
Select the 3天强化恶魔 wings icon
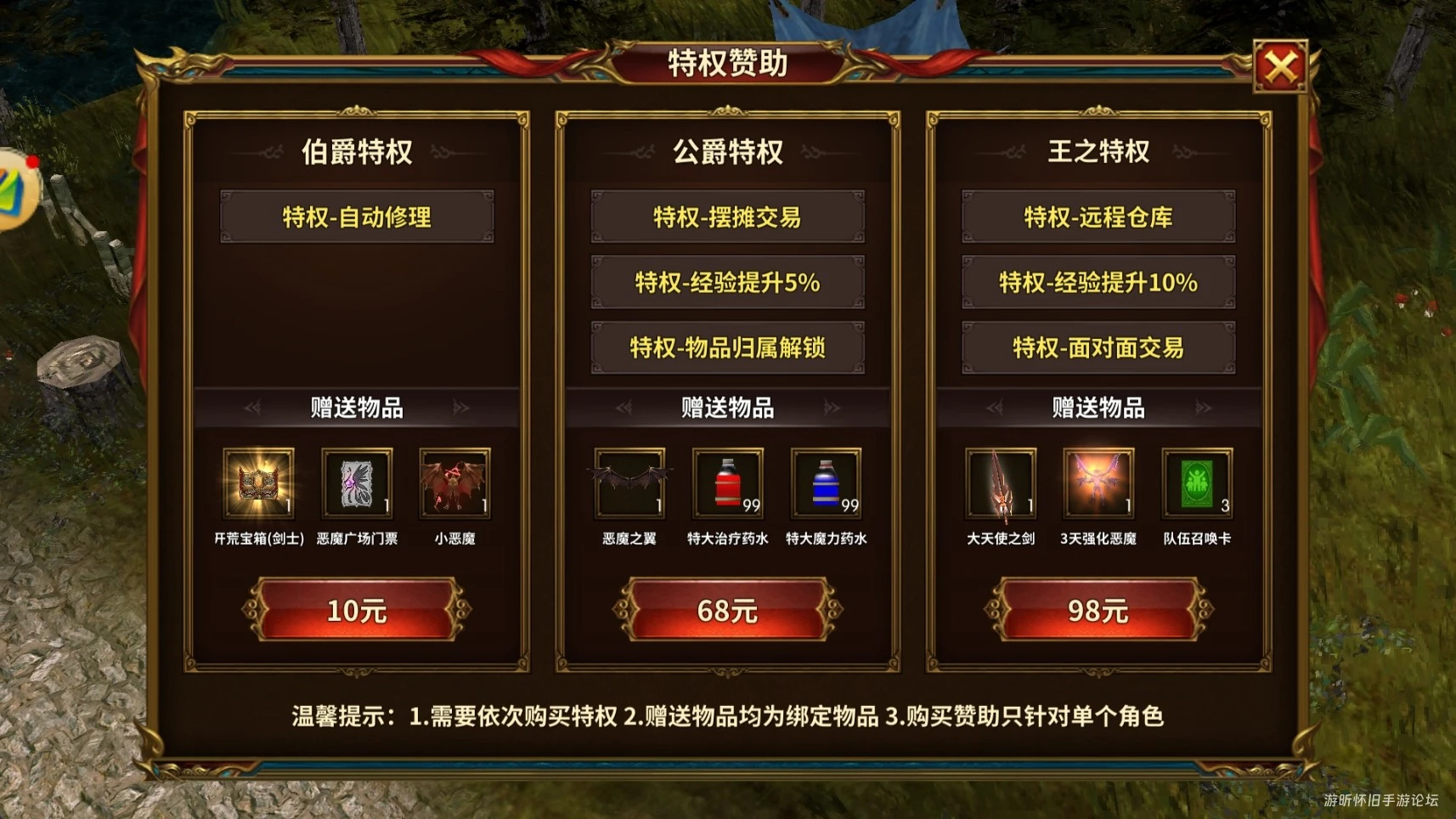point(1098,485)
